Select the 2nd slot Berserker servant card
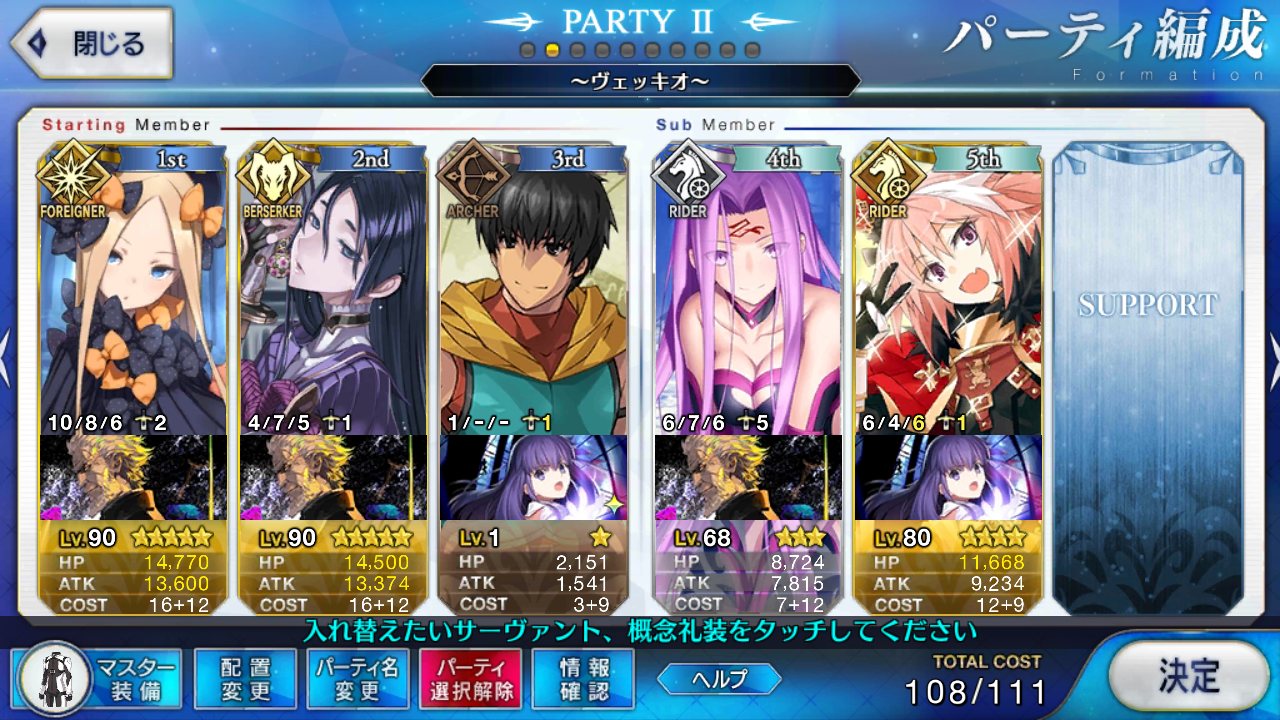The image size is (1280, 720). point(333,300)
